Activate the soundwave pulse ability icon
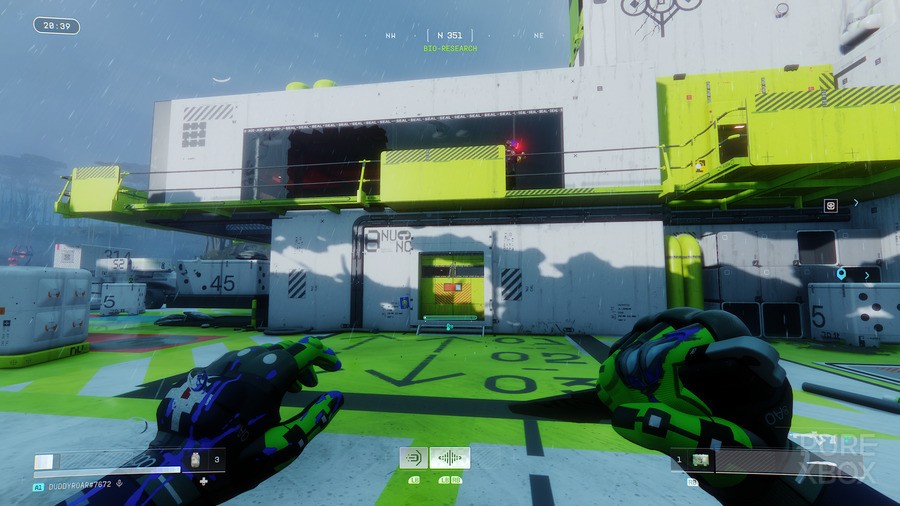The height and width of the screenshot is (506, 900). point(450,458)
